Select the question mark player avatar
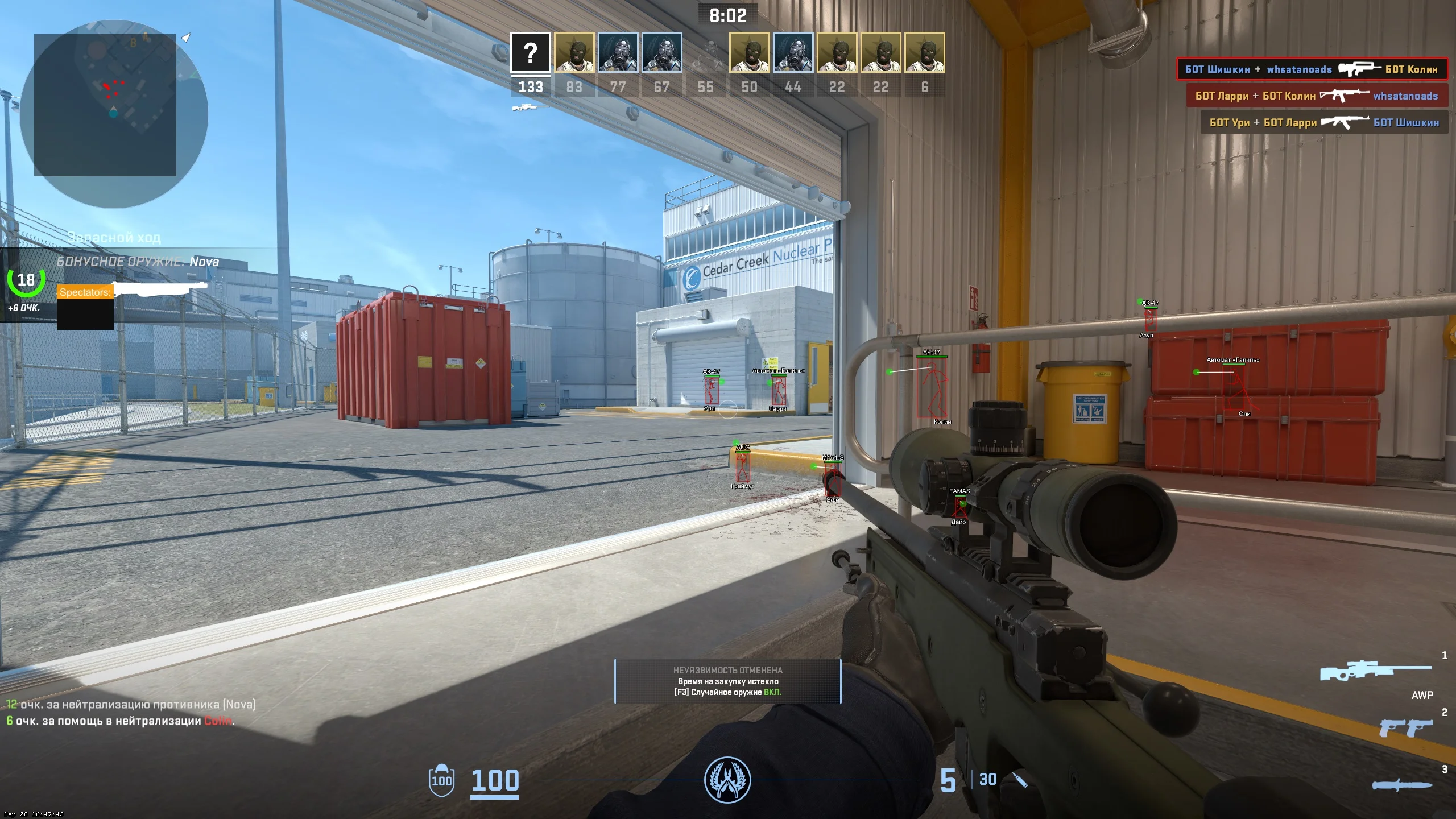Viewport: 1456px width, 819px height. (530, 53)
